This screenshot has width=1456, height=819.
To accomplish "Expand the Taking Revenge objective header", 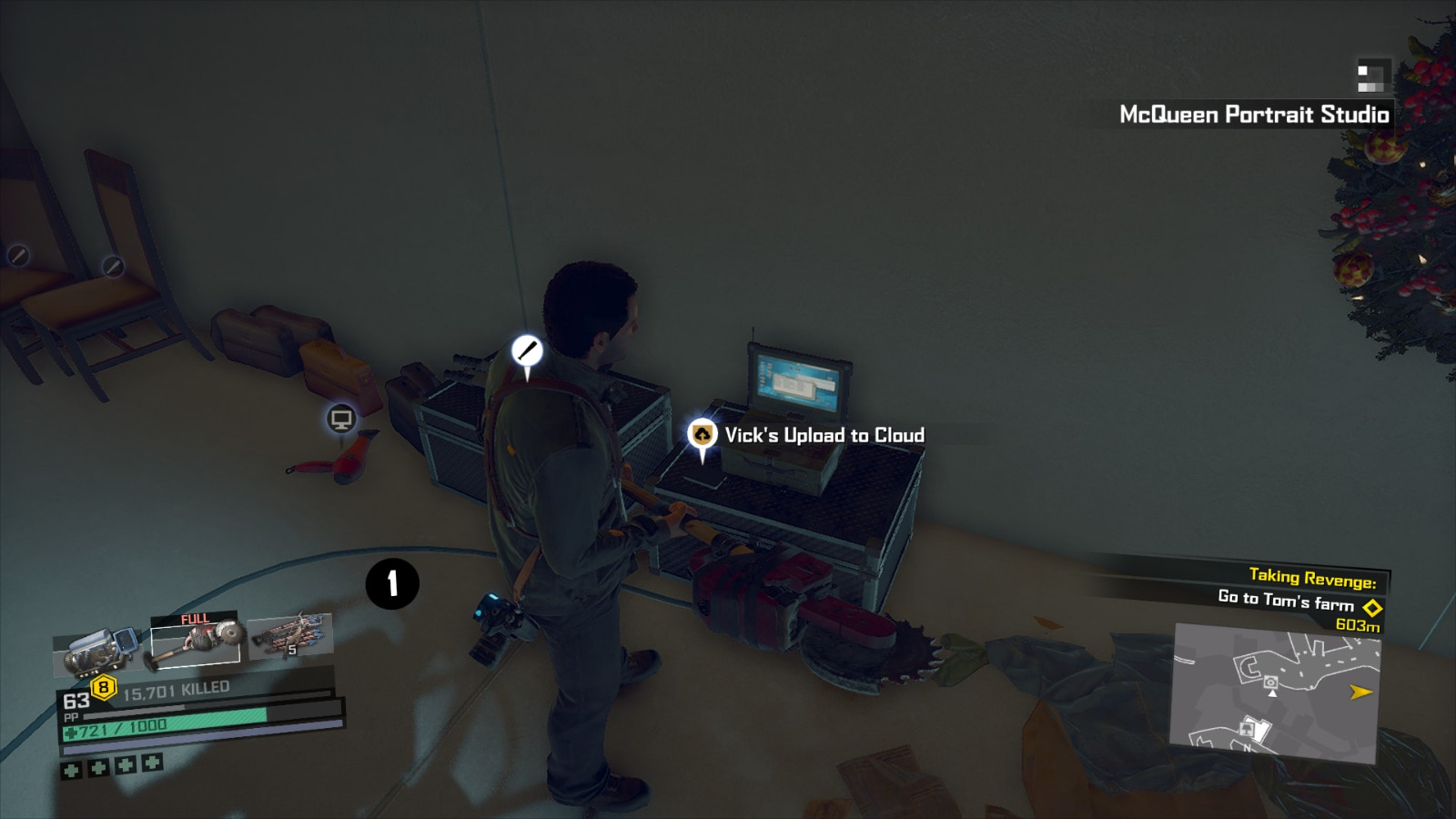I will pyautogui.click(x=1313, y=577).
